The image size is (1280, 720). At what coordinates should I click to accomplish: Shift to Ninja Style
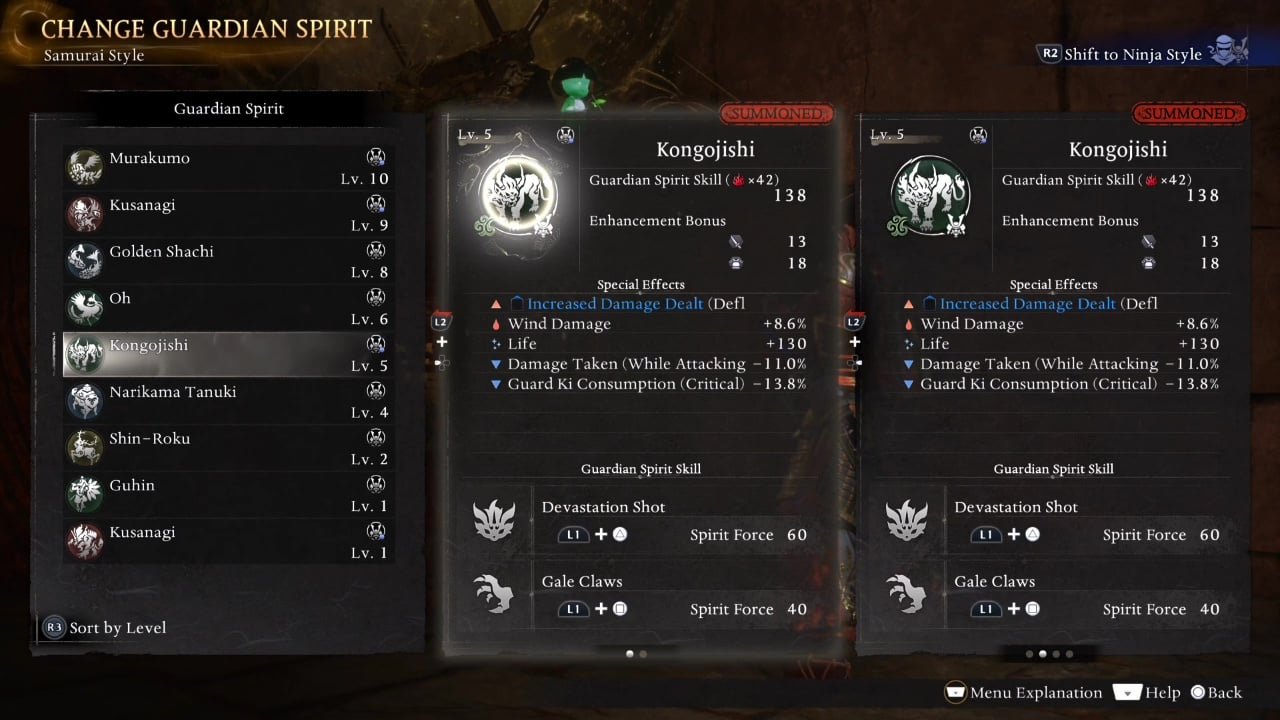(1132, 54)
